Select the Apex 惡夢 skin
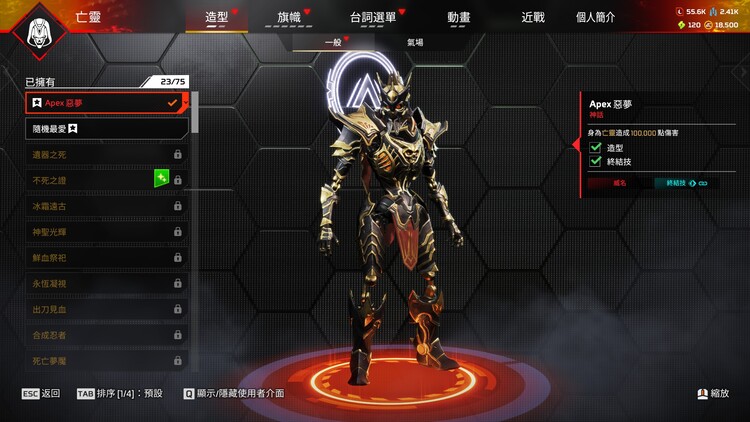The image size is (750, 422). coord(106,102)
